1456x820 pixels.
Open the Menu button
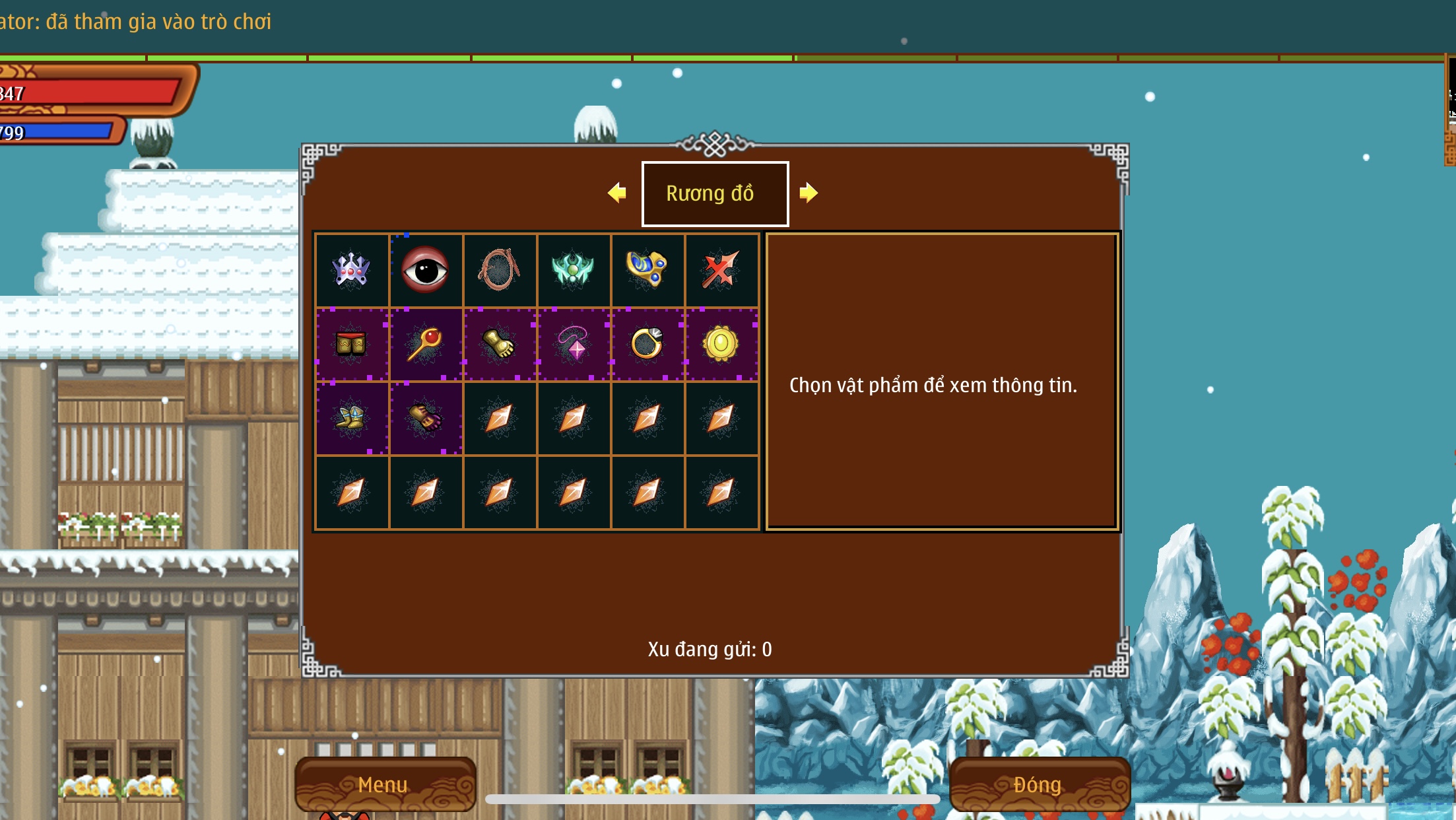coord(384,784)
